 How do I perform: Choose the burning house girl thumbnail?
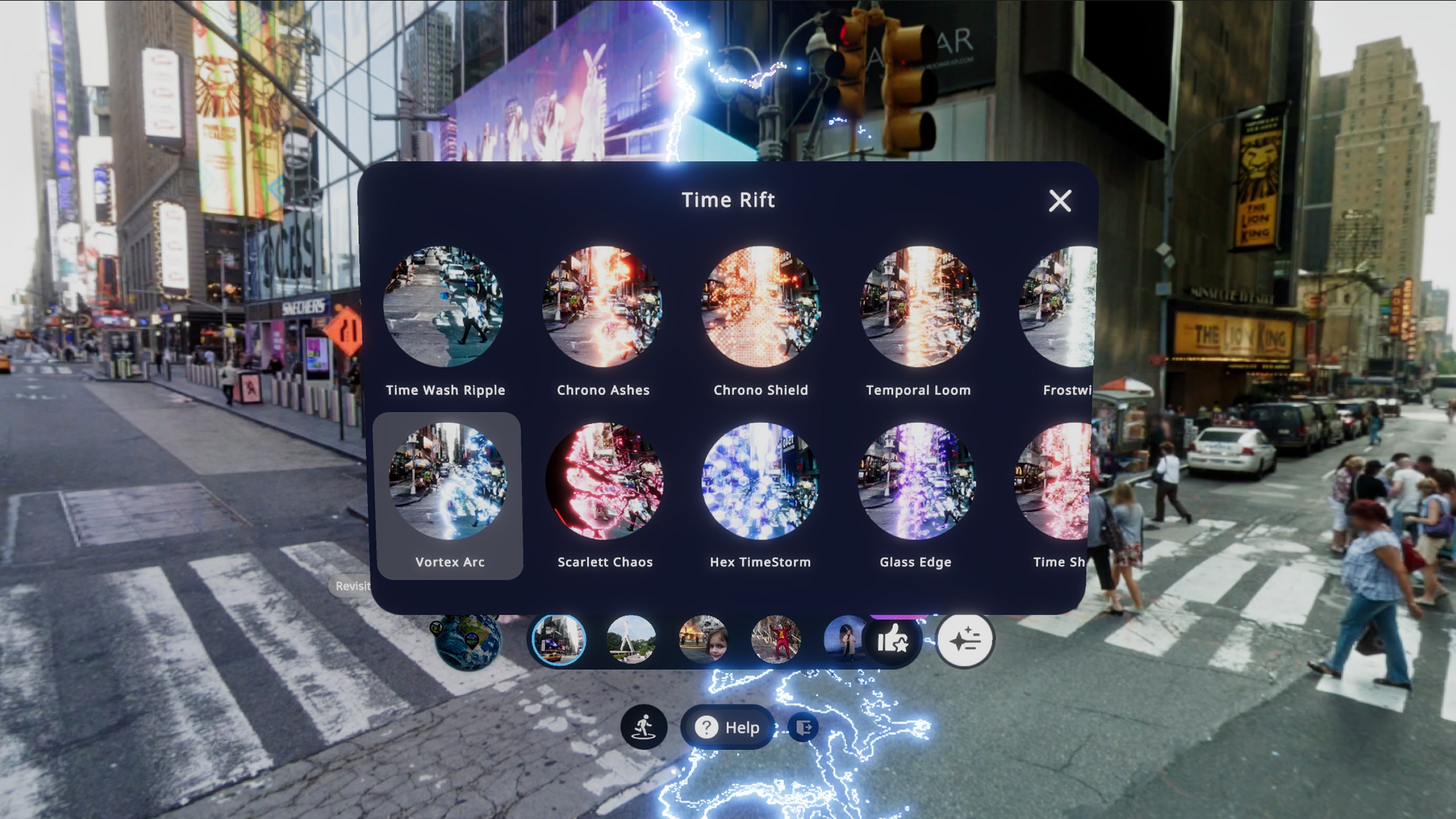click(703, 640)
